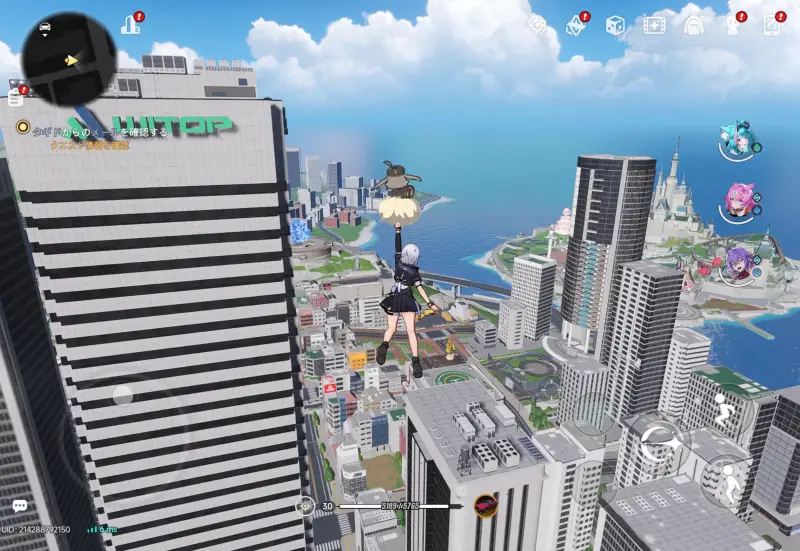
Task: Open the circular minimap
Action: (x=68, y=58)
